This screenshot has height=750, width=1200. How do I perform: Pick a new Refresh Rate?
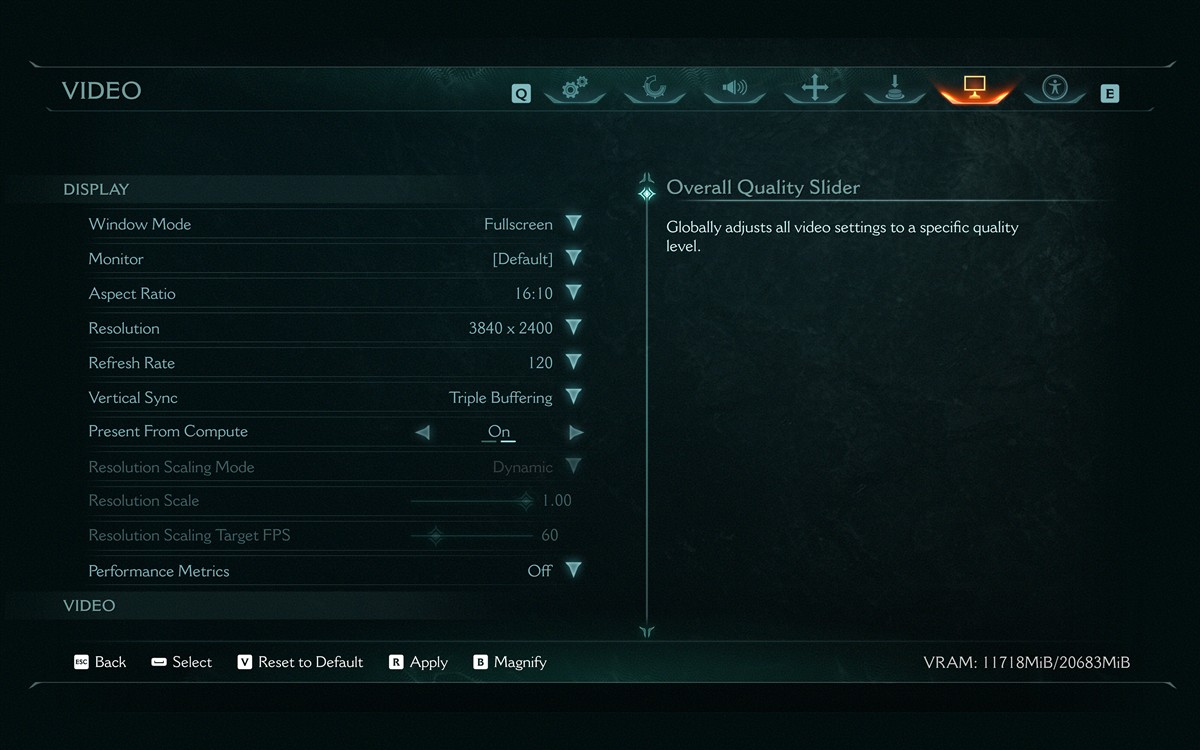[573, 363]
